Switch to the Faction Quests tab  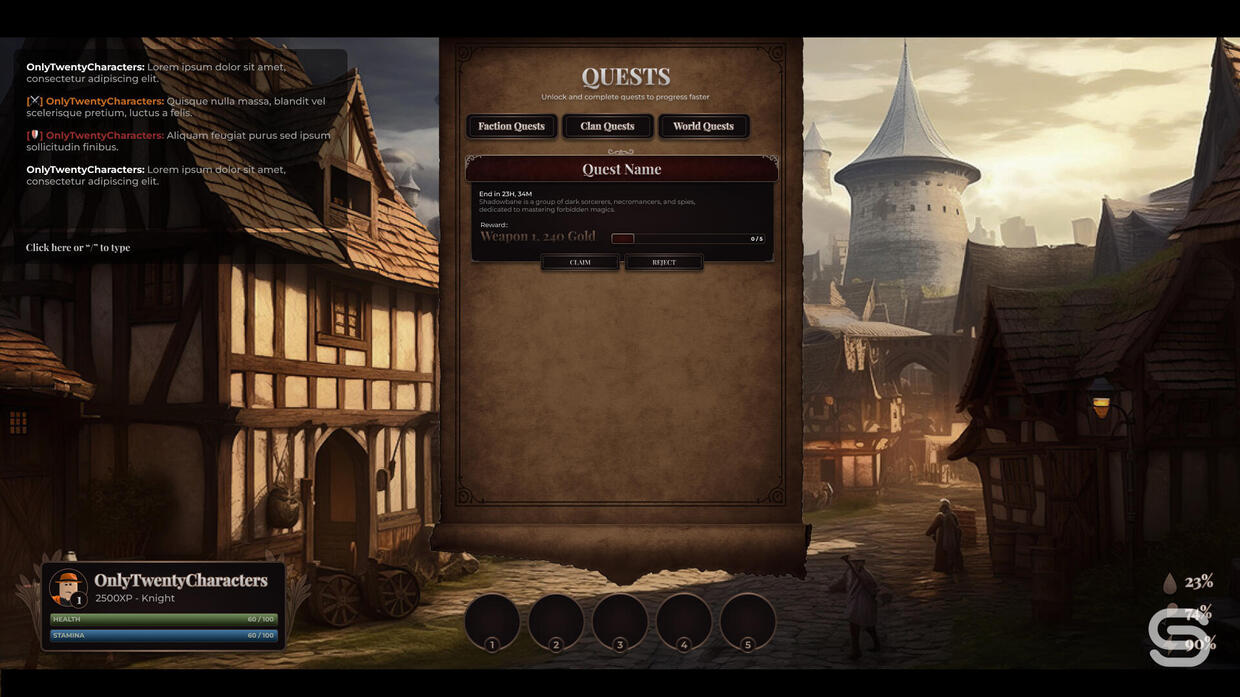(x=511, y=126)
